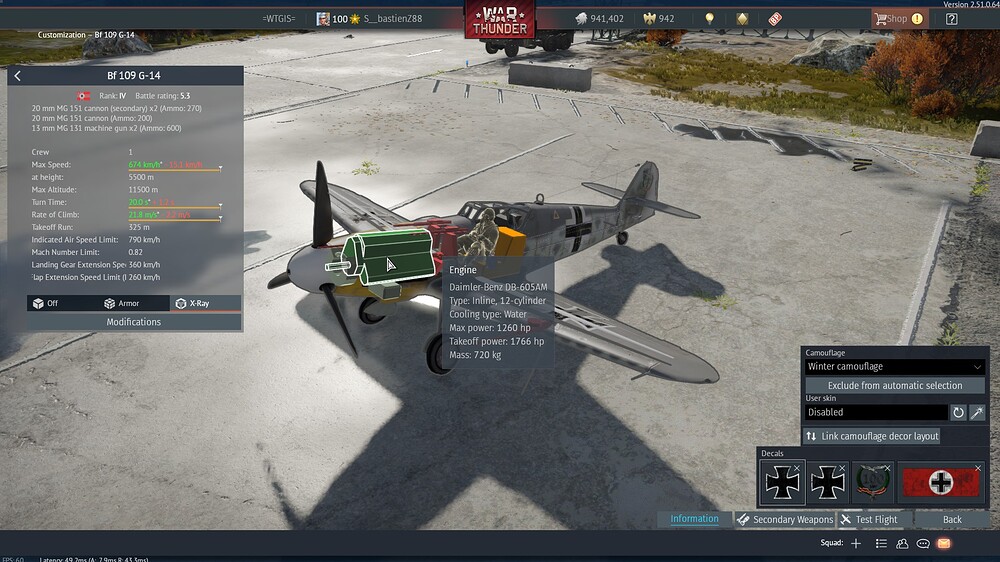The image size is (1000, 562).
Task: Select the 100 wreath emblem decal slot
Action: [872, 483]
